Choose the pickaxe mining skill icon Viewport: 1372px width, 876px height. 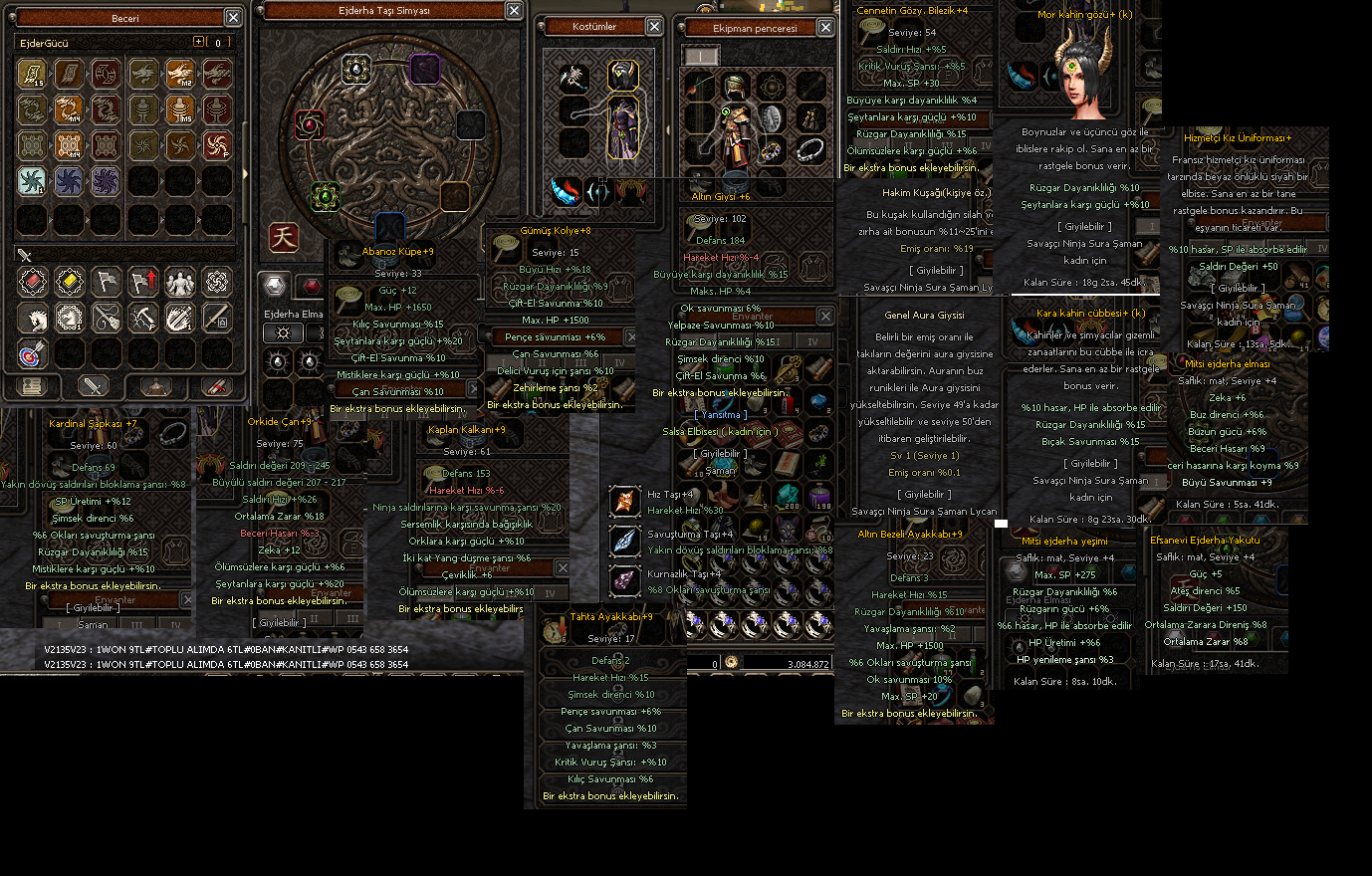(142, 318)
